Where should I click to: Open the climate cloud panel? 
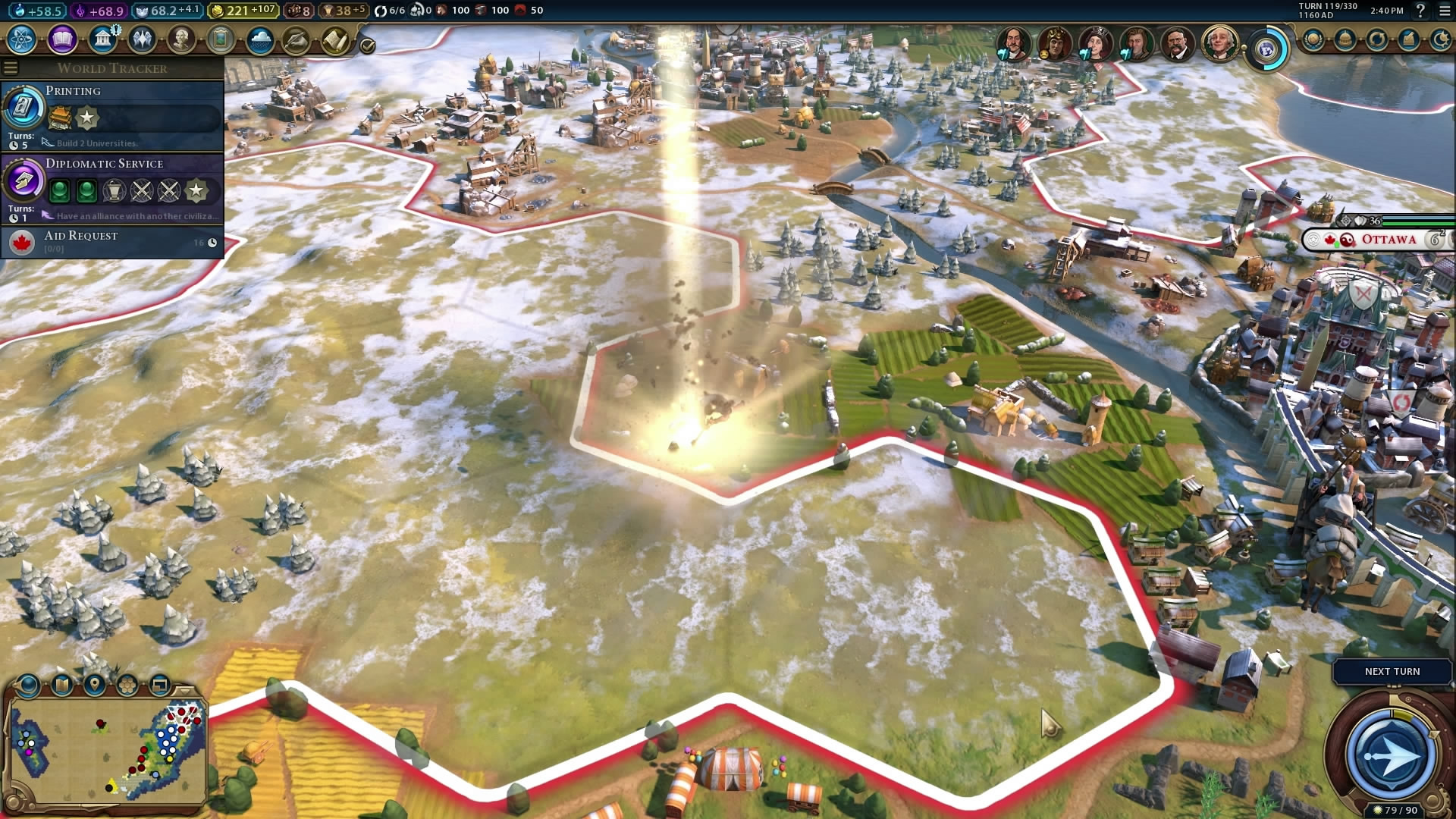click(260, 39)
